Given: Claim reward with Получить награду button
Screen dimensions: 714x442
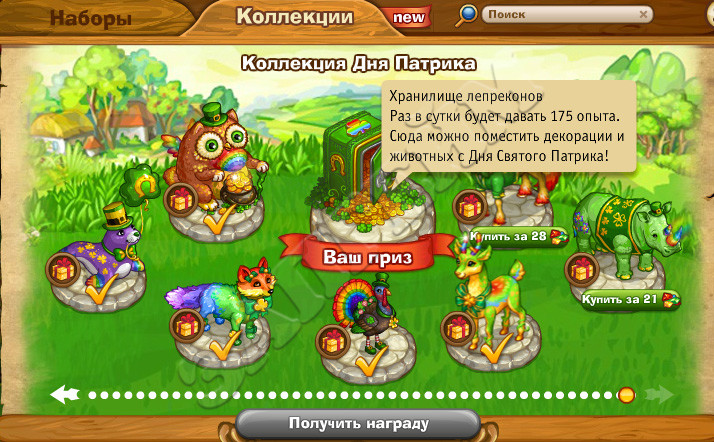Looking at the screenshot, I should [358, 423].
